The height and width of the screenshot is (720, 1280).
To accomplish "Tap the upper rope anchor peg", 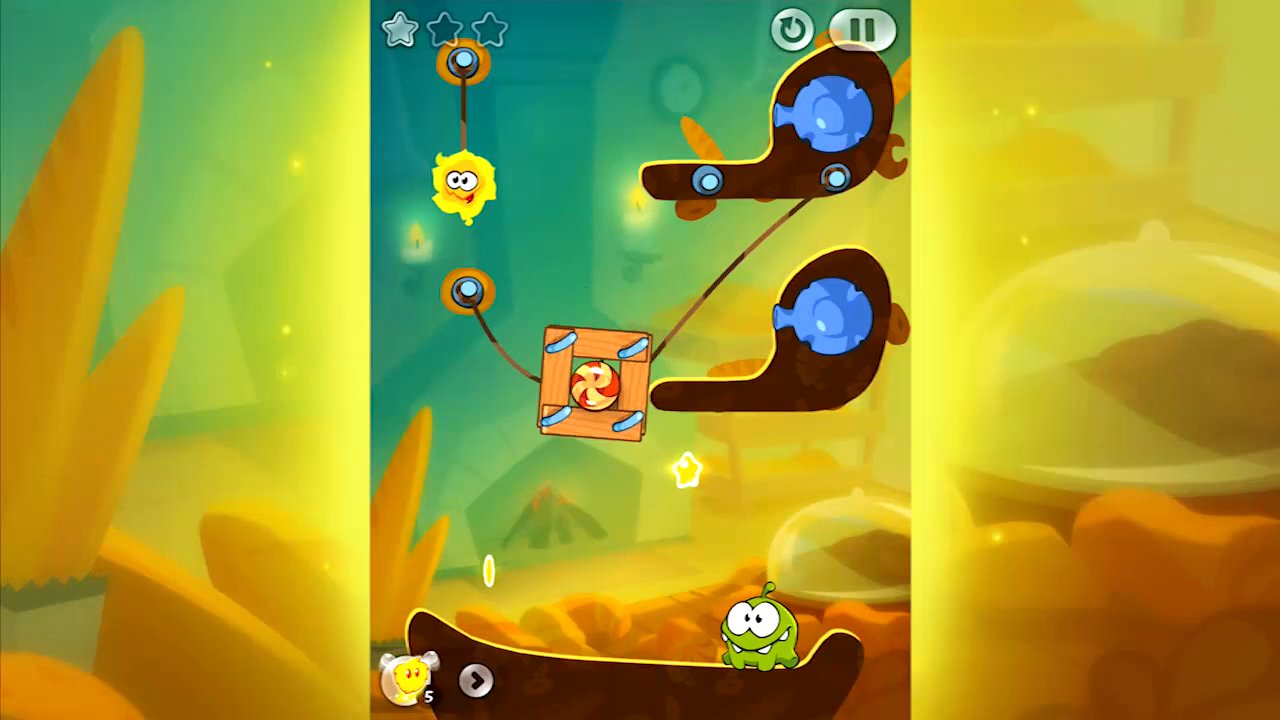I will [x=462, y=60].
